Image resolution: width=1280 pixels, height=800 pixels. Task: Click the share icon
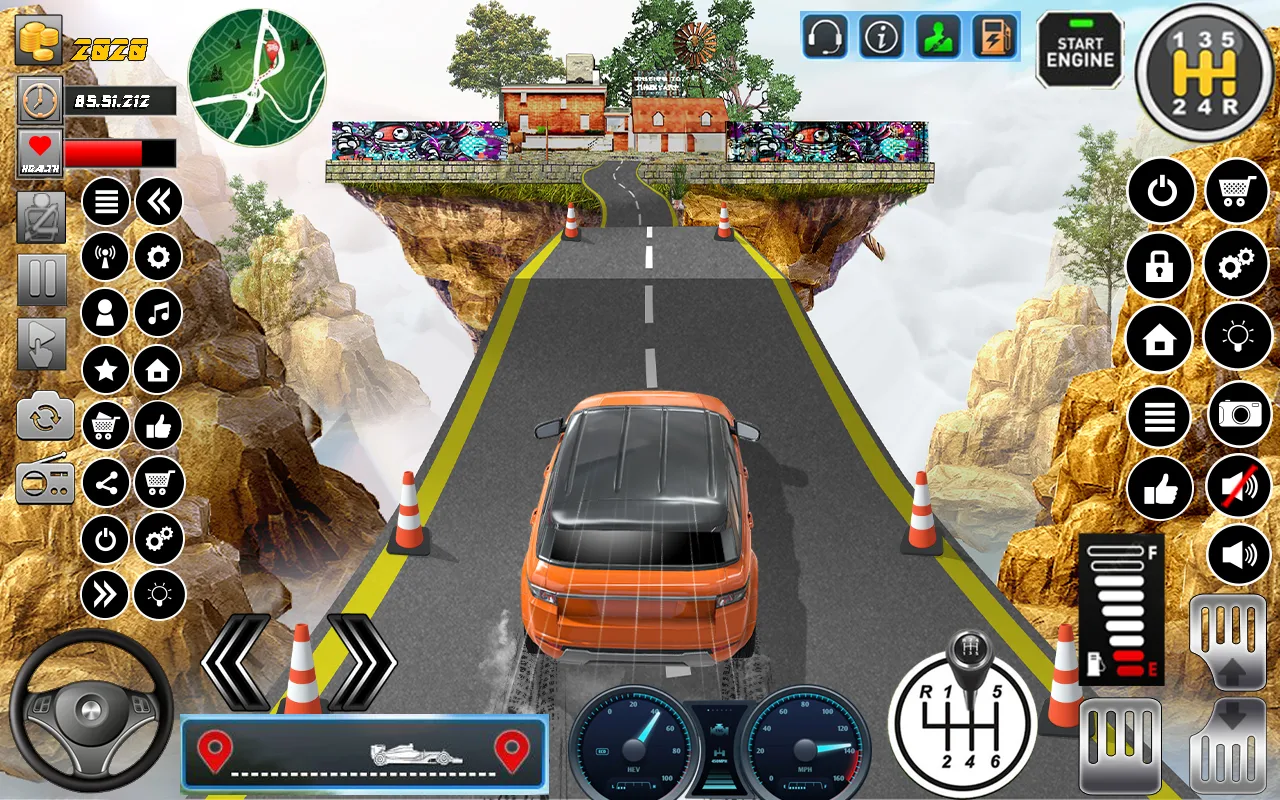(x=105, y=485)
